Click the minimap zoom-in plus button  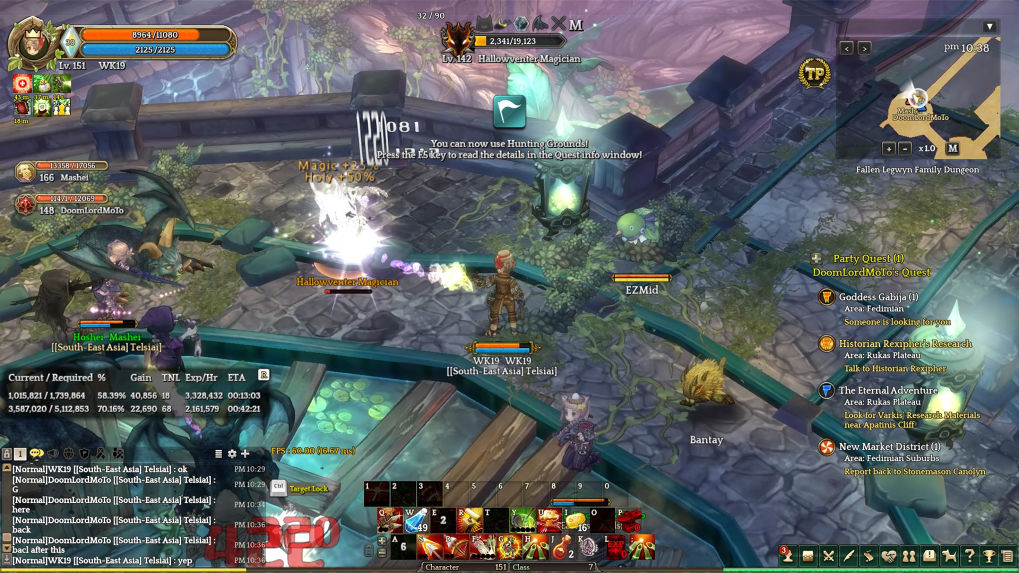click(x=888, y=148)
